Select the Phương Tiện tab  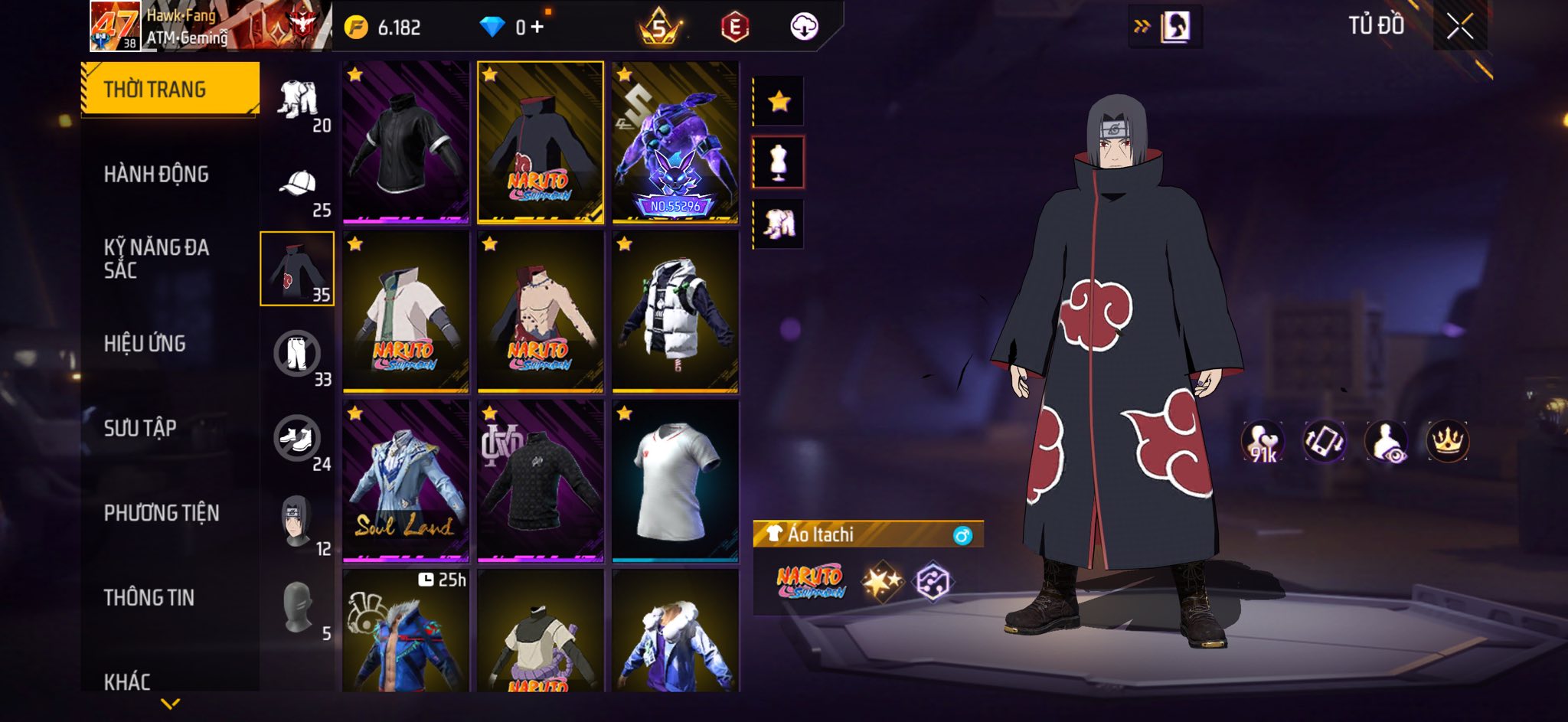[x=162, y=513]
